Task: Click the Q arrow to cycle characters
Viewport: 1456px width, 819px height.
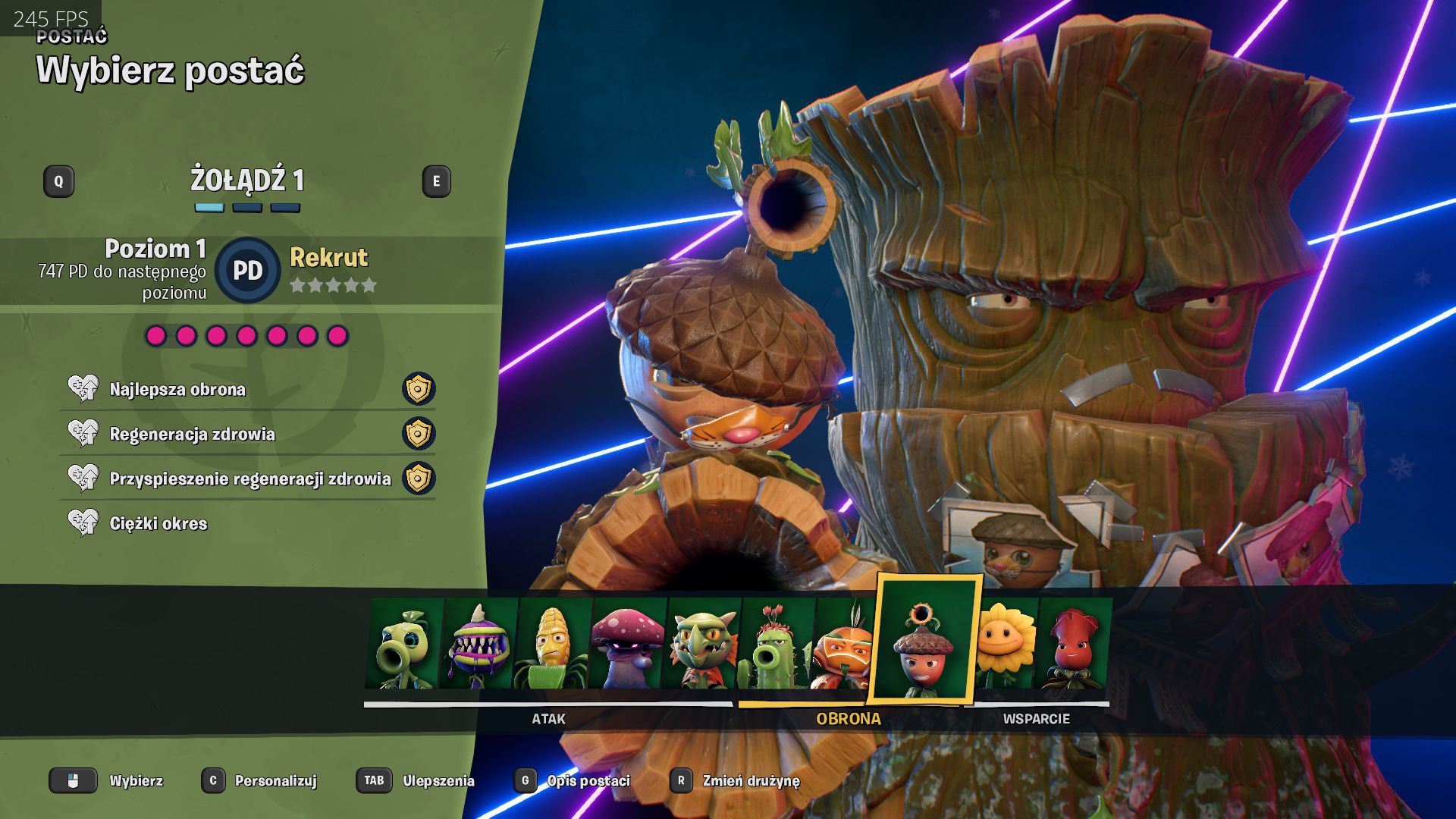Action: (59, 181)
